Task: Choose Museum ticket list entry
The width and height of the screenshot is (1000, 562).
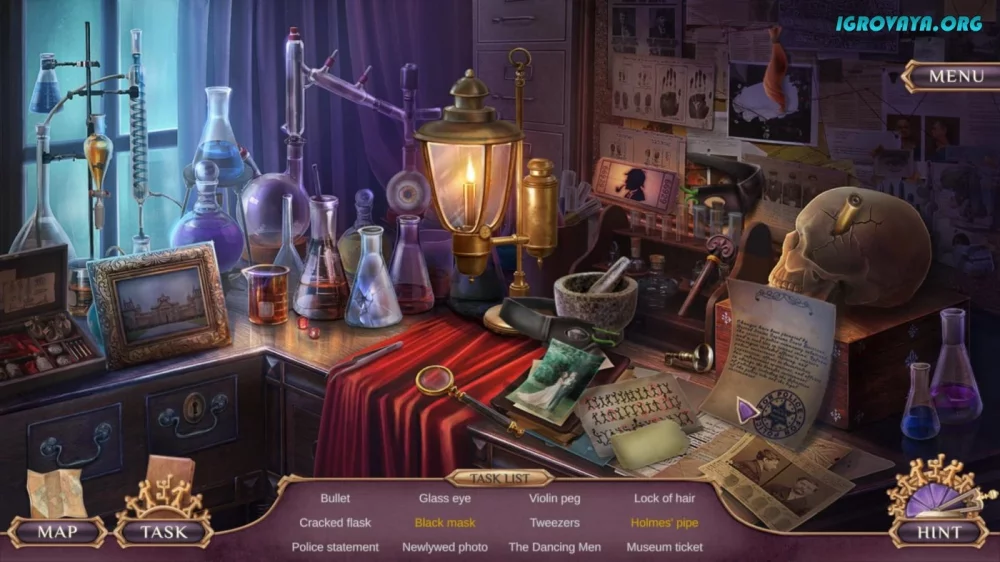Action: (x=664, y=548)
